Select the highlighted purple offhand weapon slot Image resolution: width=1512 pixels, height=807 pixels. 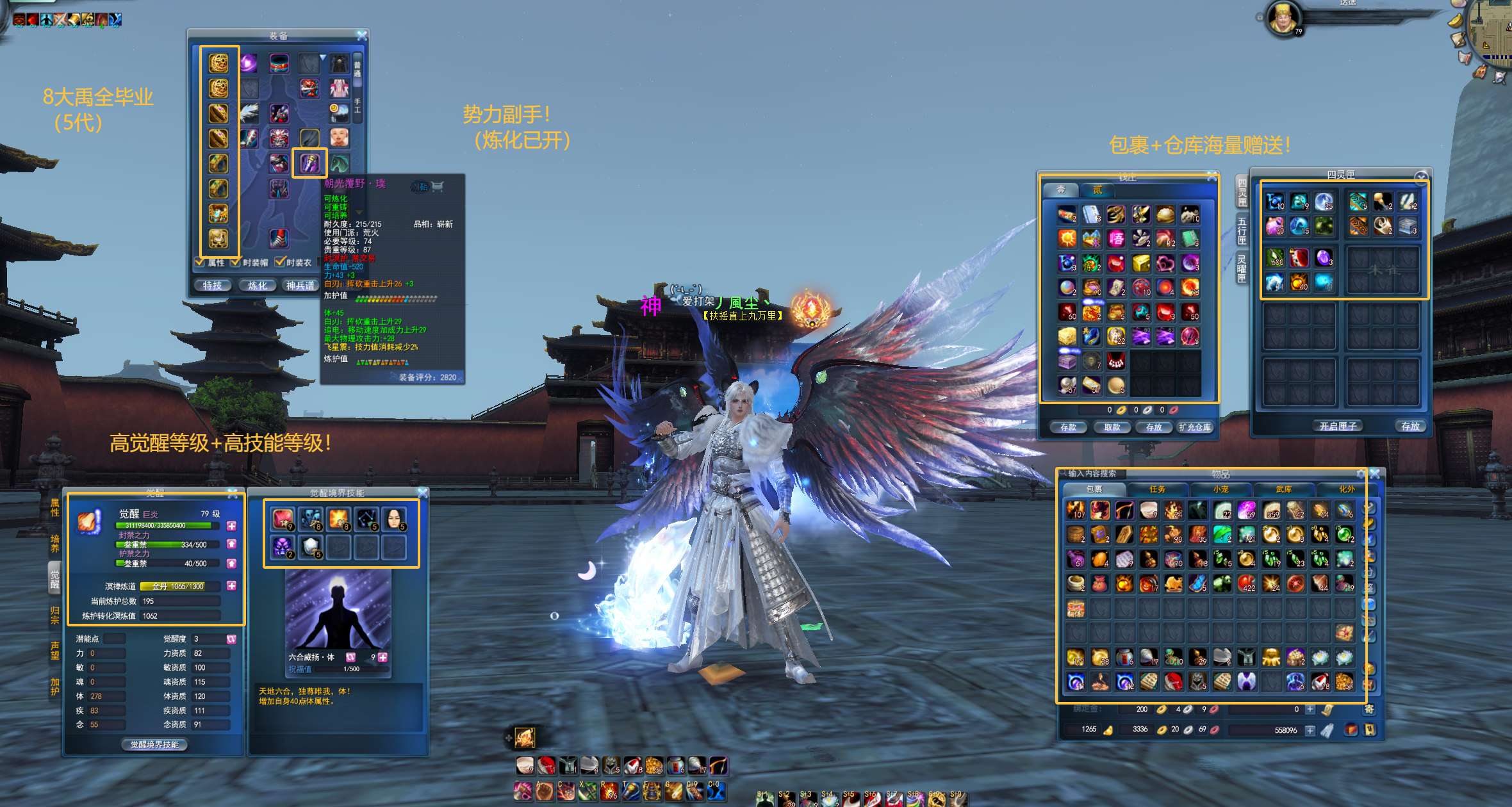click(310, 163)
